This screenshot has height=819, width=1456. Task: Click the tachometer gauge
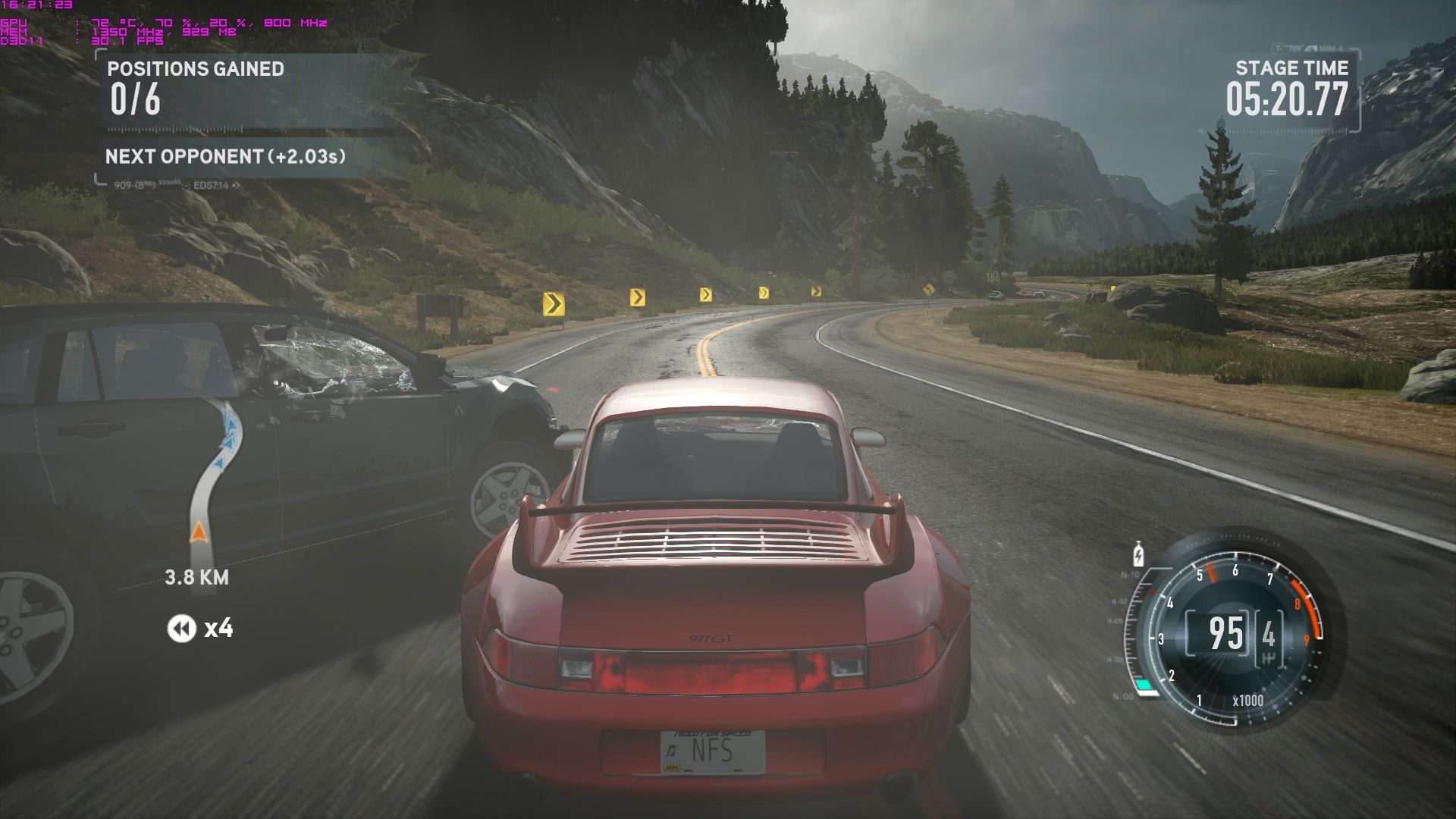point(1235,634)
